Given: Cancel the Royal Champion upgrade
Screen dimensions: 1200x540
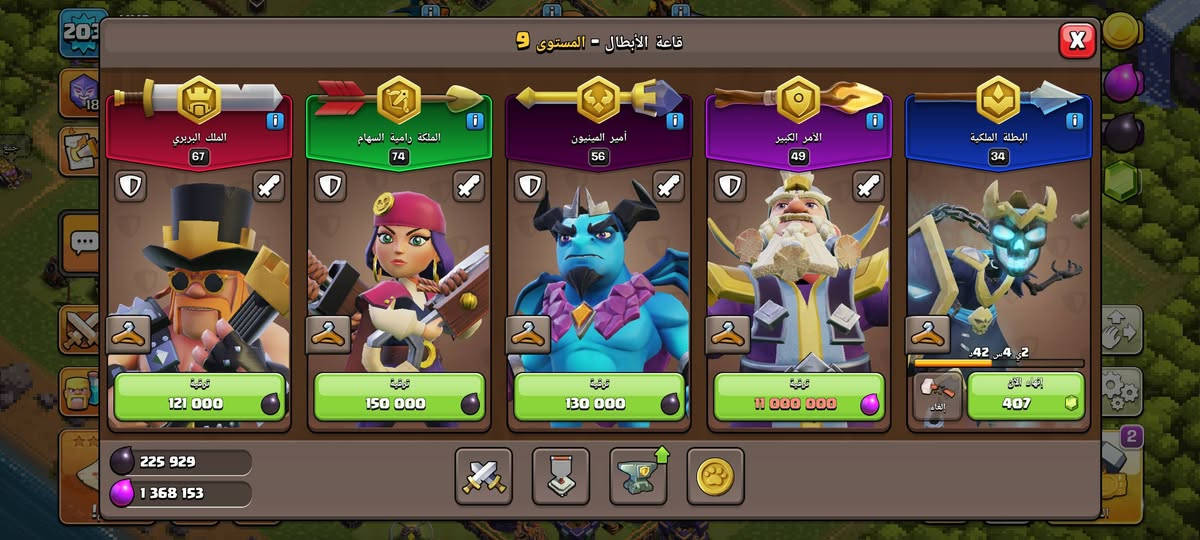Looking at the screenshot, I should coord(938,397).
